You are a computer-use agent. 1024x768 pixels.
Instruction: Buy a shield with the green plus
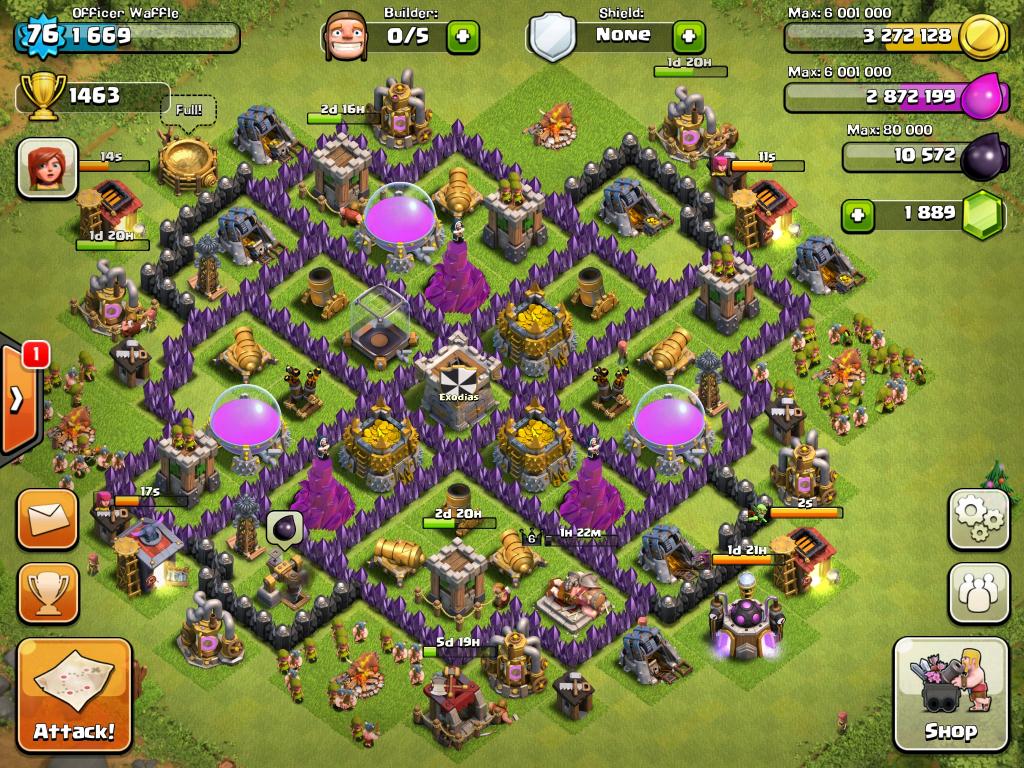[x=687, y=37]
